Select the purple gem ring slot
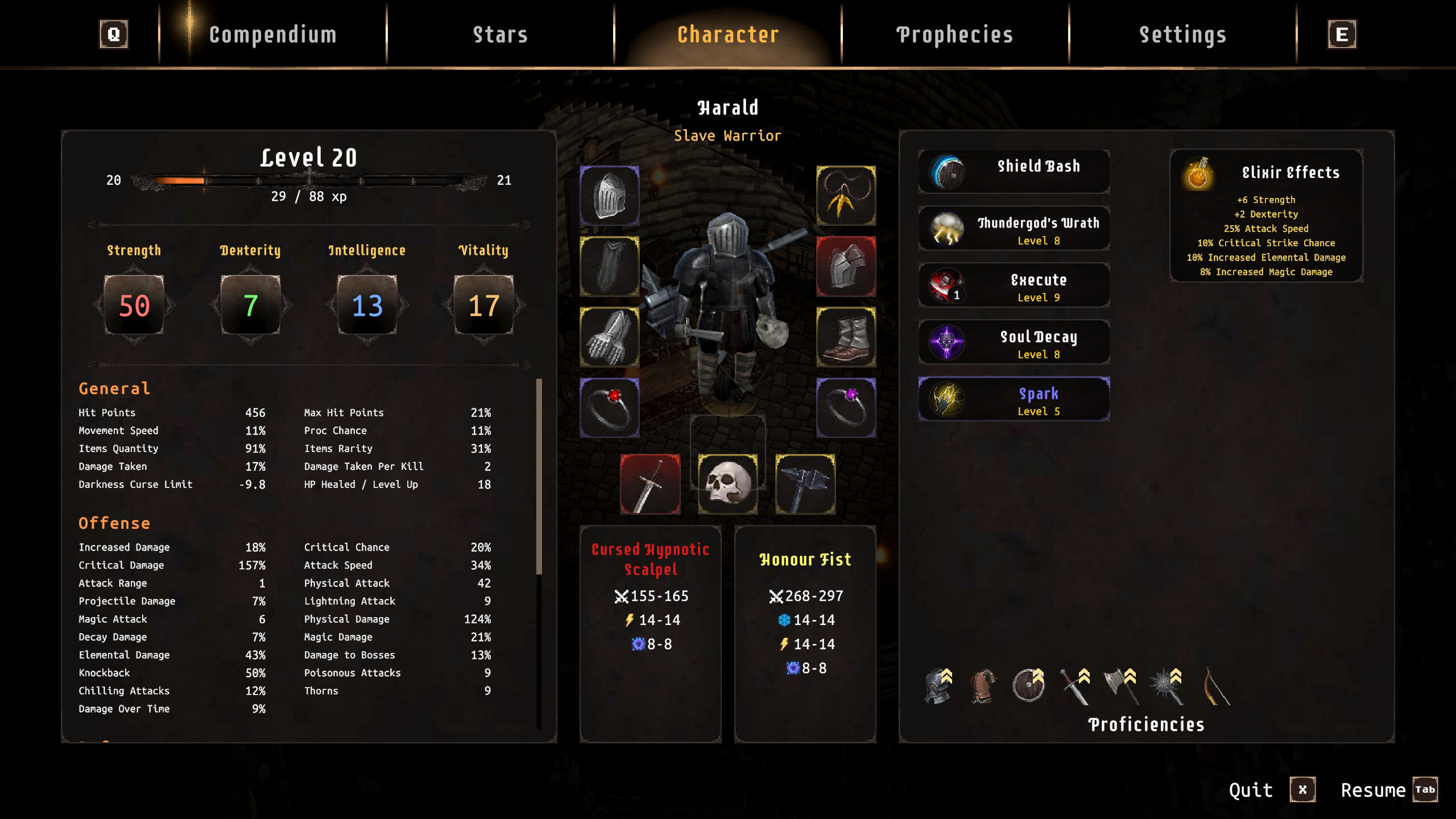This screenshot has width=1456, height=819. click(x=846, y=408)
